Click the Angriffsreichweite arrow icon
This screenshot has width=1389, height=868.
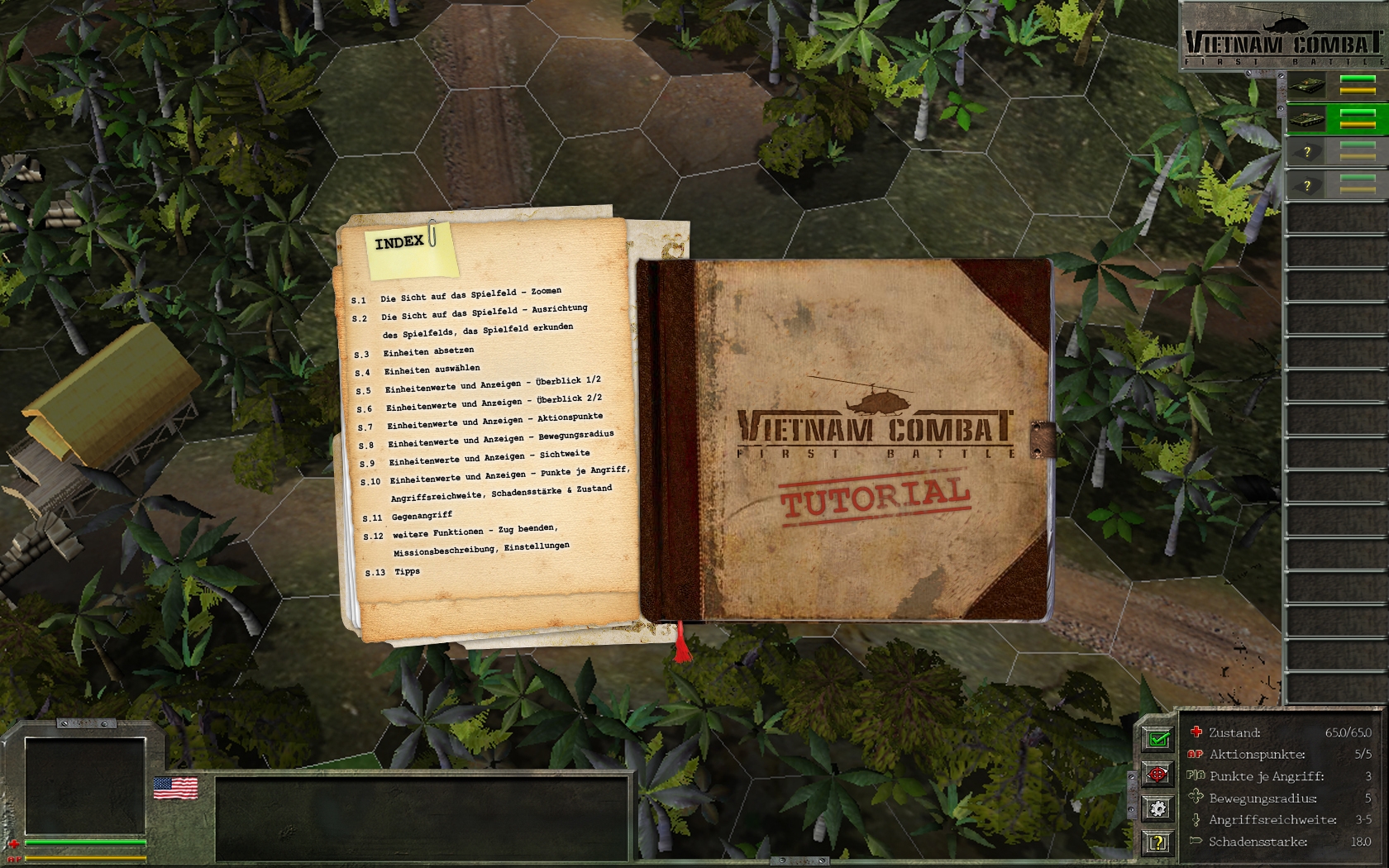(x=1196, y=819)
